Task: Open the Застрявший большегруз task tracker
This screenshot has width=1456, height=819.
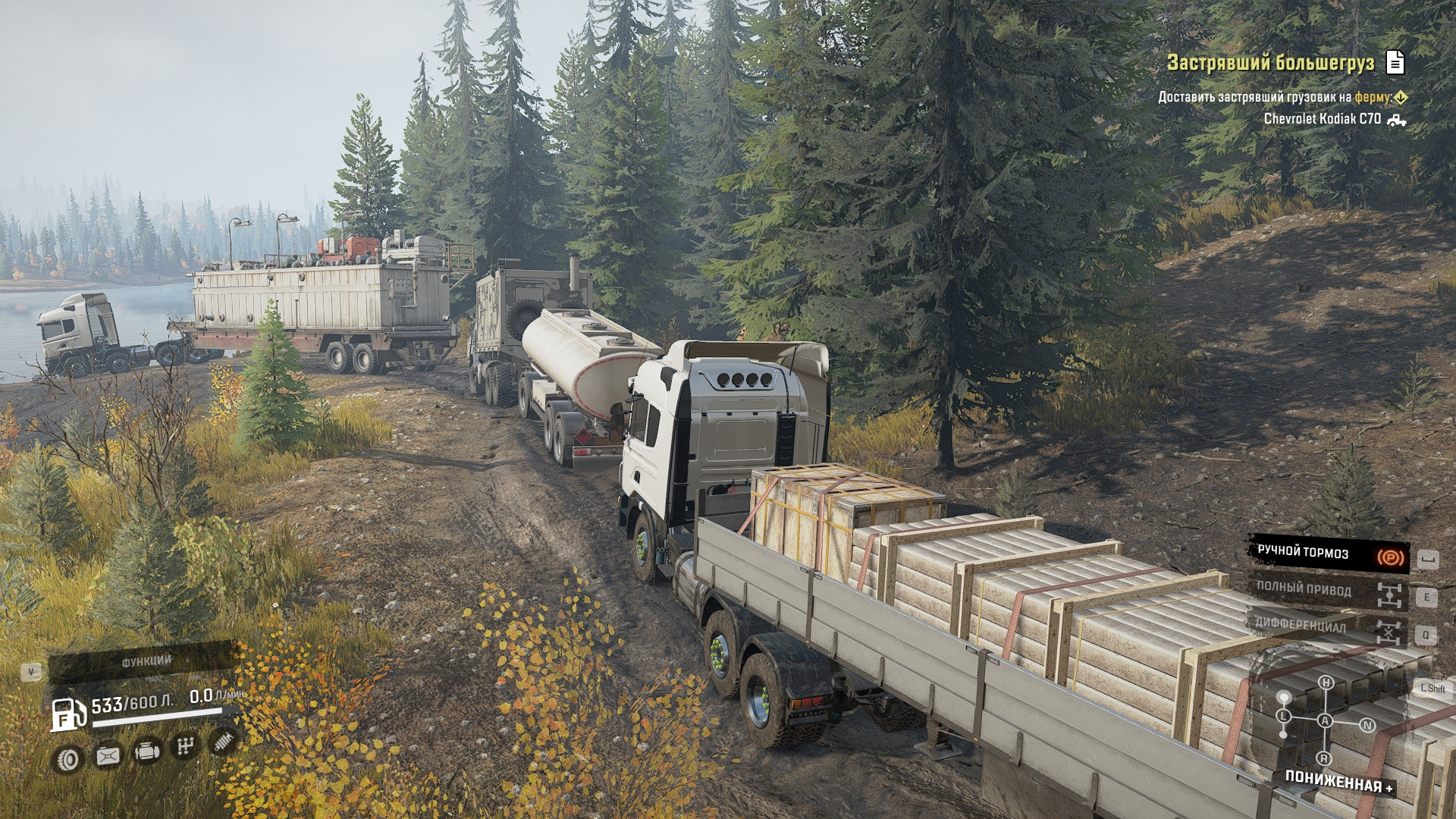Action: [x=1270, y=63]
